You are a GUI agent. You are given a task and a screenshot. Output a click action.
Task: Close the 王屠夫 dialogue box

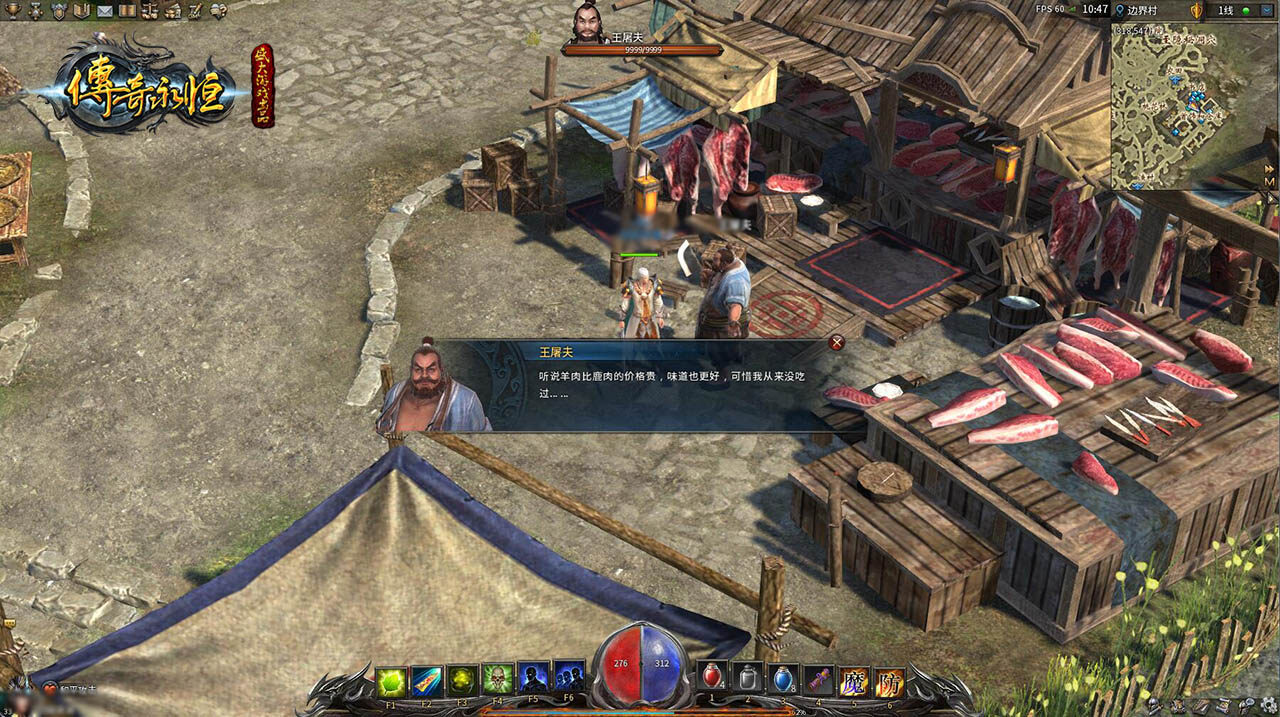(836, 343)
